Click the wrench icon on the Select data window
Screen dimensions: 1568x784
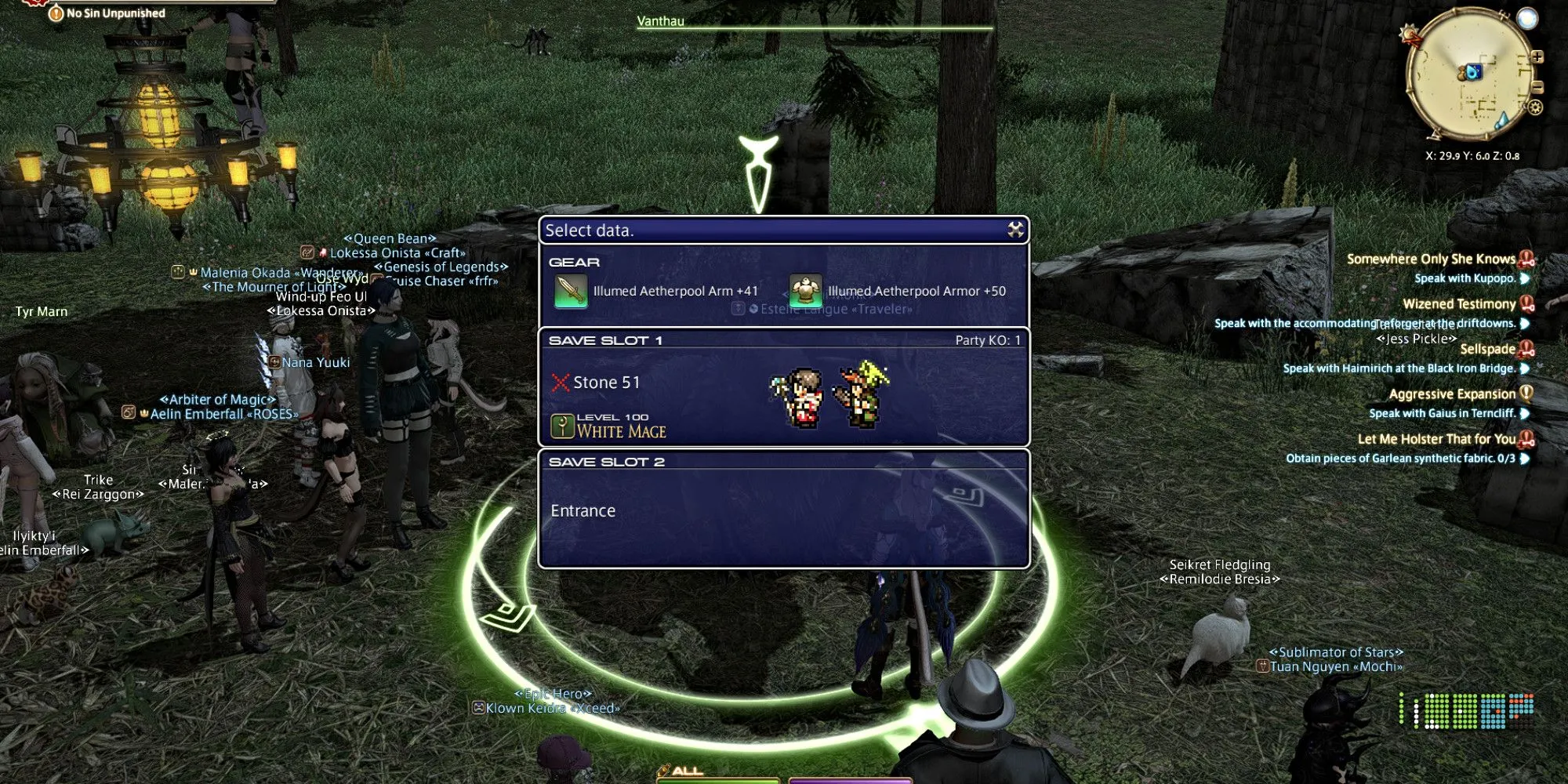tap(1014, 230)
